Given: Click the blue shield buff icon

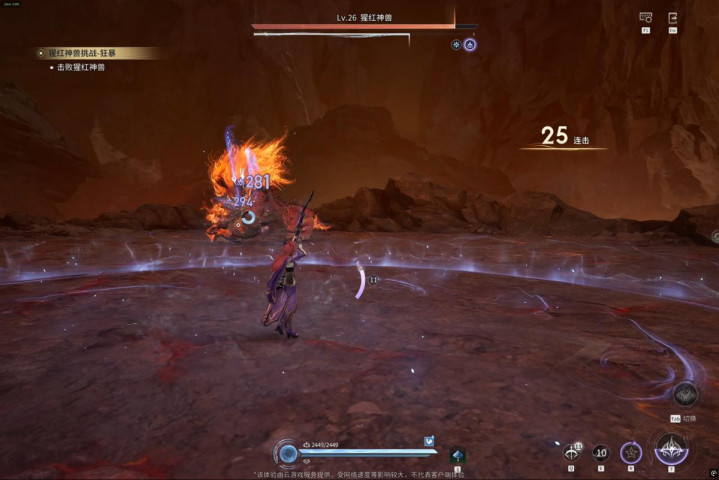Looking at the screenshot, I should pyautogui.click(x=429, y=440).
